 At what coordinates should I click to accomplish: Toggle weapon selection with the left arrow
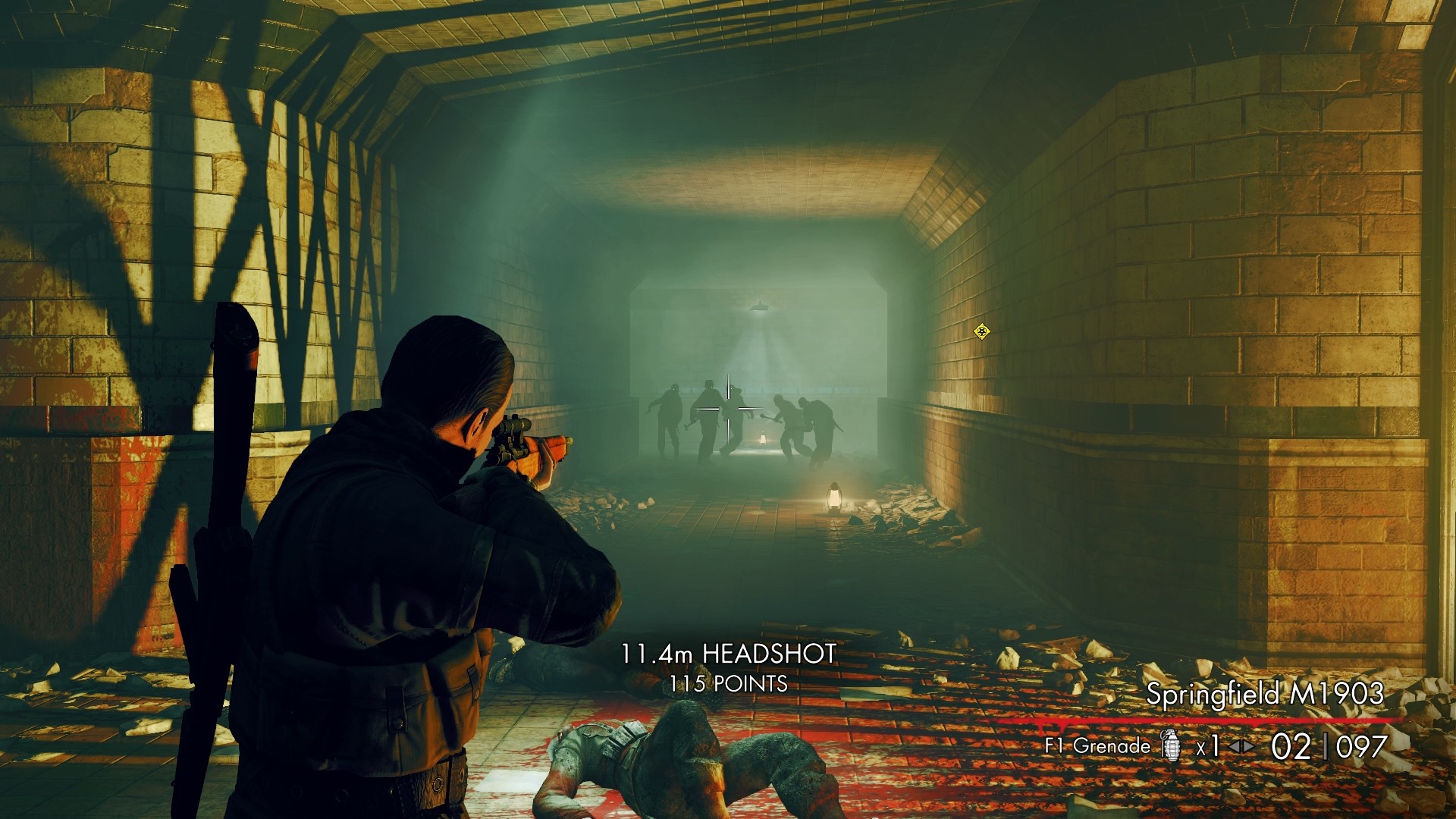(x=1232, y=745)
